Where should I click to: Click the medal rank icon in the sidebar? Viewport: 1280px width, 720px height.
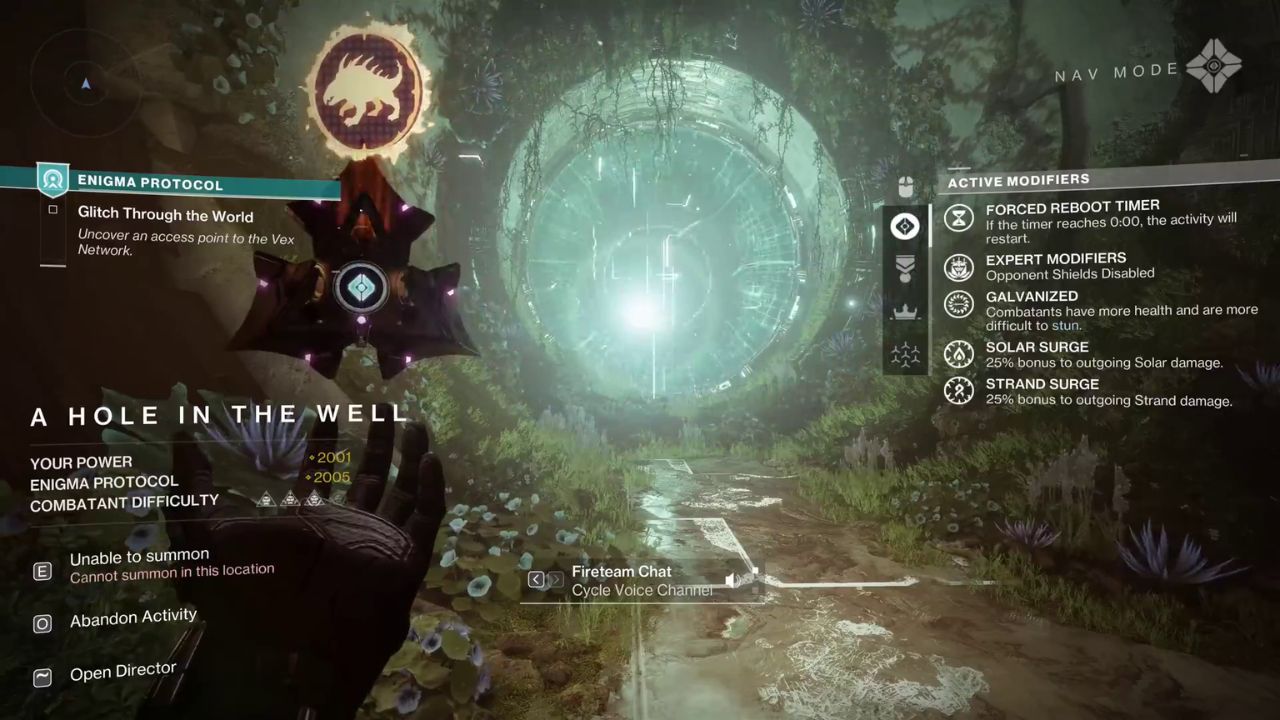(x=905, y=268)
